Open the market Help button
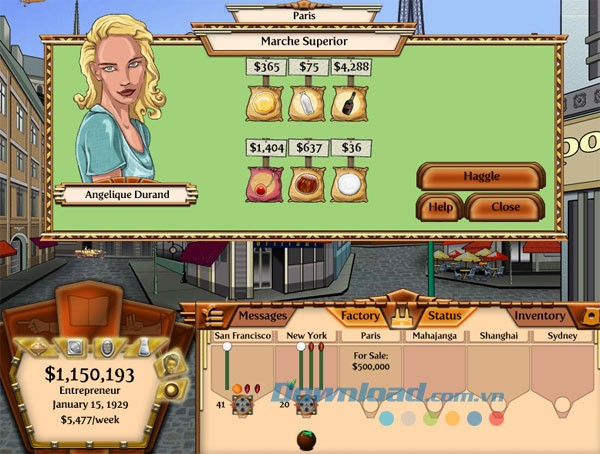Screen dimensions: 600x454 pyautogui.click(x=440, y=207)
